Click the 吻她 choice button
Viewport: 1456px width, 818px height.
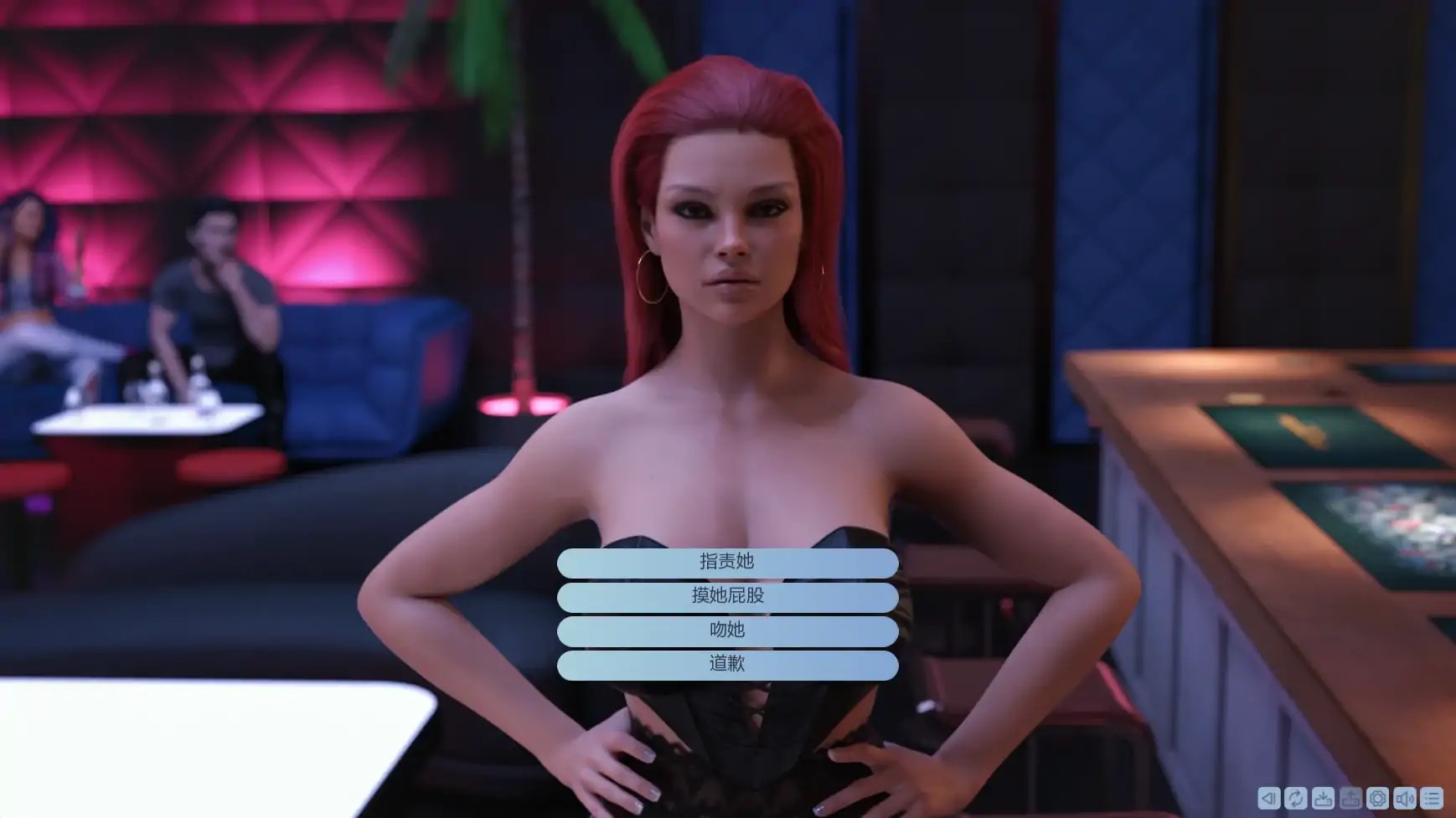point(728,630)
